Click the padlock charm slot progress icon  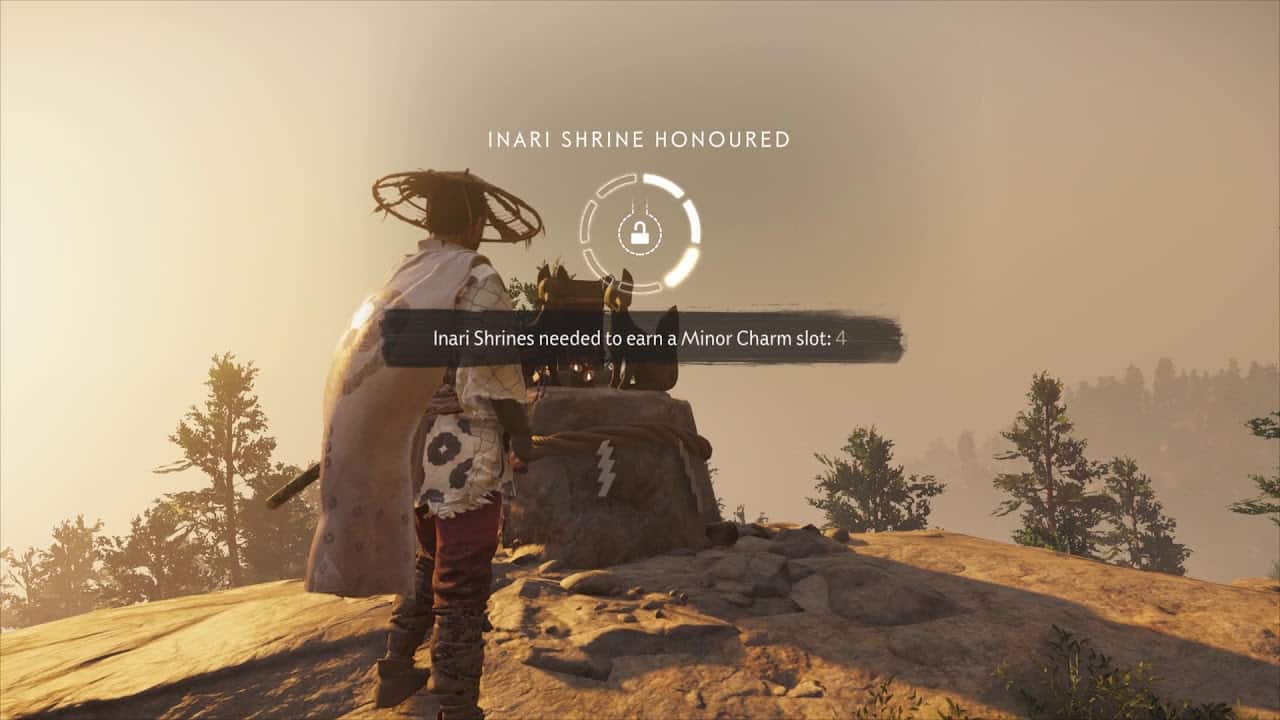click(639, 234)
